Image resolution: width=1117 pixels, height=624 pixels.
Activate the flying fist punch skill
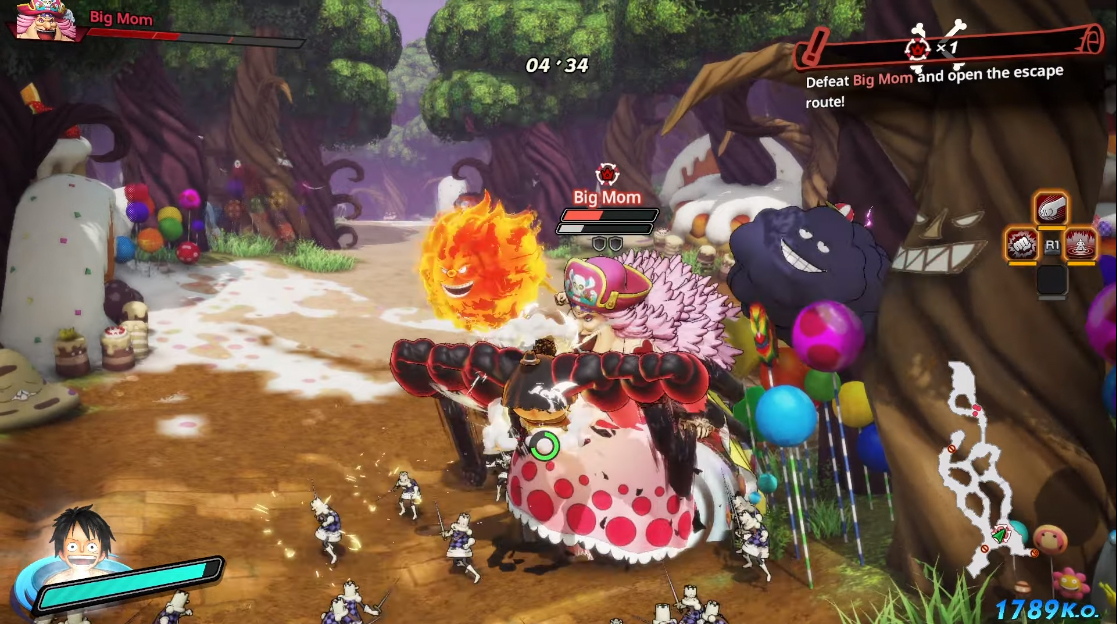pyautogui.click(x=1051, y=208)
